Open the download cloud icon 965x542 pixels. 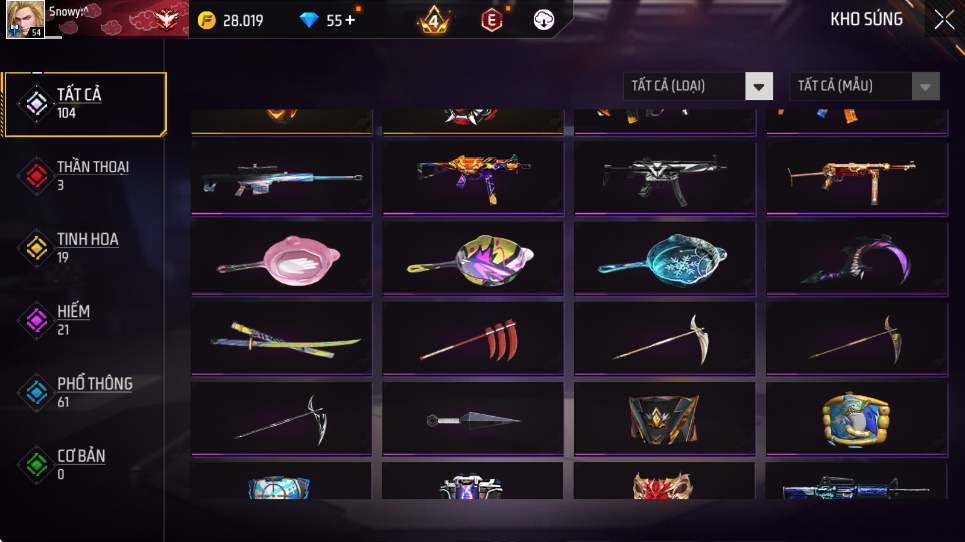pos(544,20)
